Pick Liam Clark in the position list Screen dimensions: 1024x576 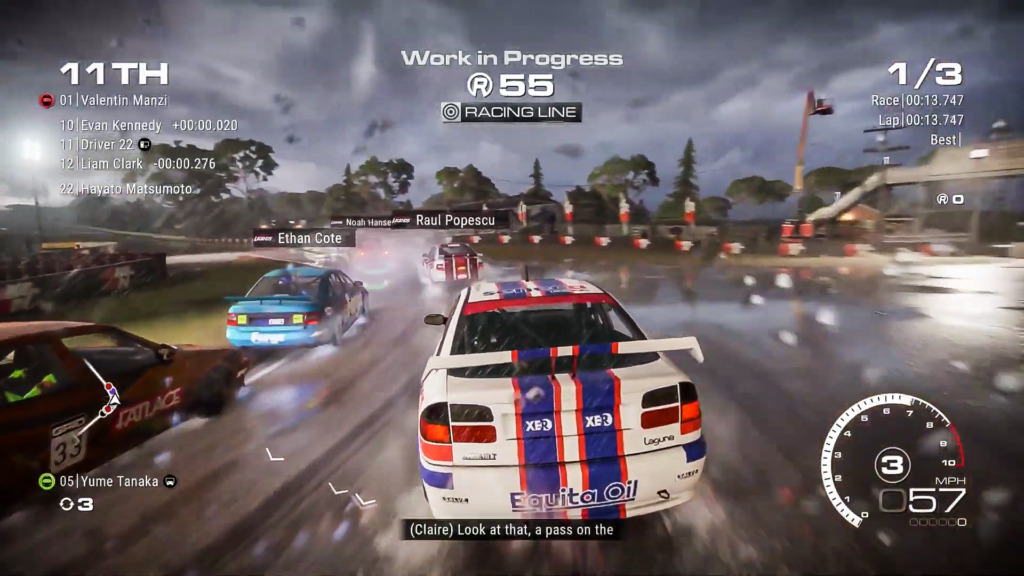click(x=116, y=164)
